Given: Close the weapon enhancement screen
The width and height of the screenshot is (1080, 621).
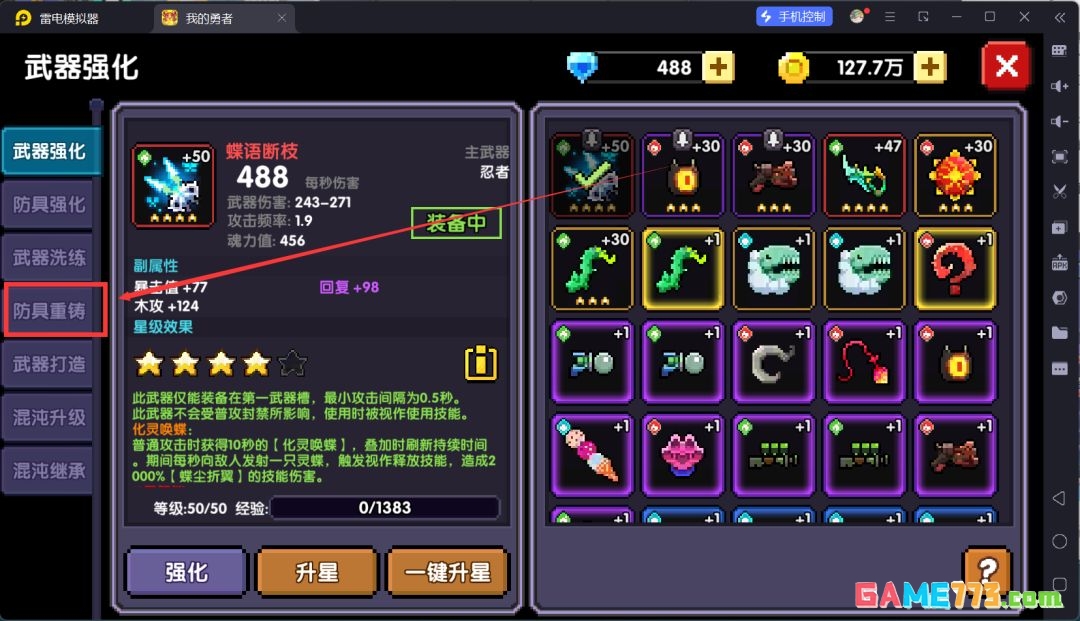Looking at the screenshot, I should pyautogui.click(x=1006, y=67).
